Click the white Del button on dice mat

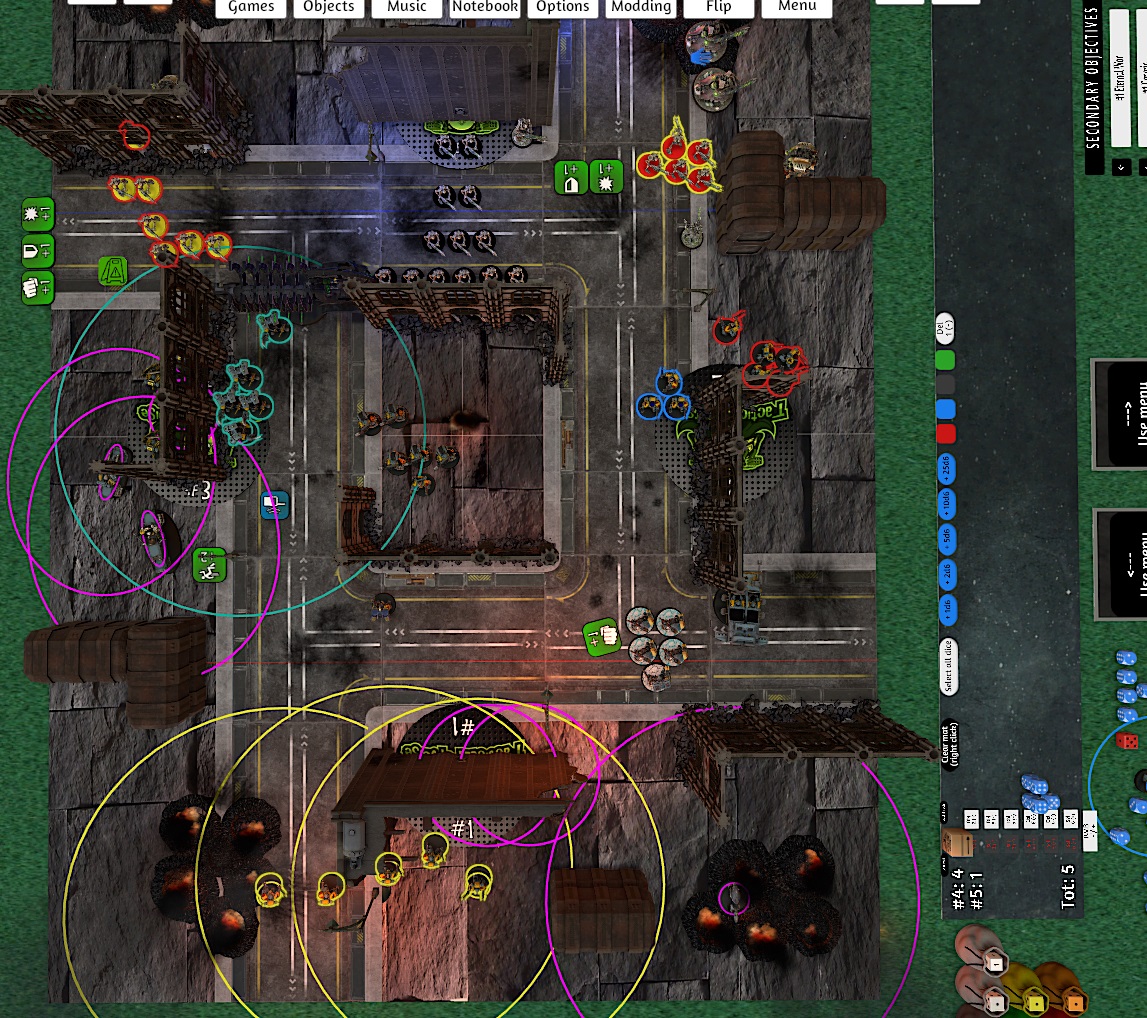point(945,325)
